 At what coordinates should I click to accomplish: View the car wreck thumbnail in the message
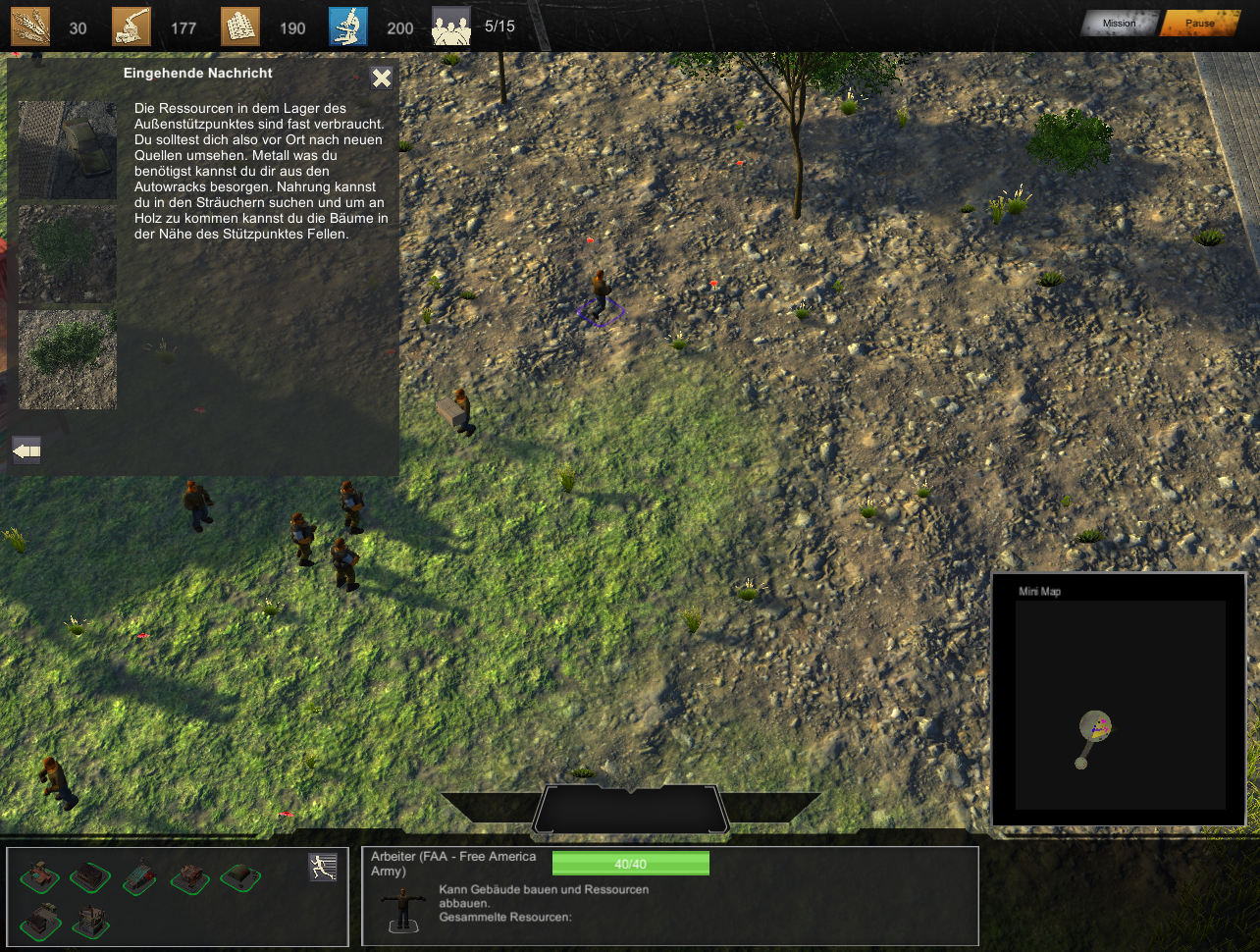click(68, 150)
